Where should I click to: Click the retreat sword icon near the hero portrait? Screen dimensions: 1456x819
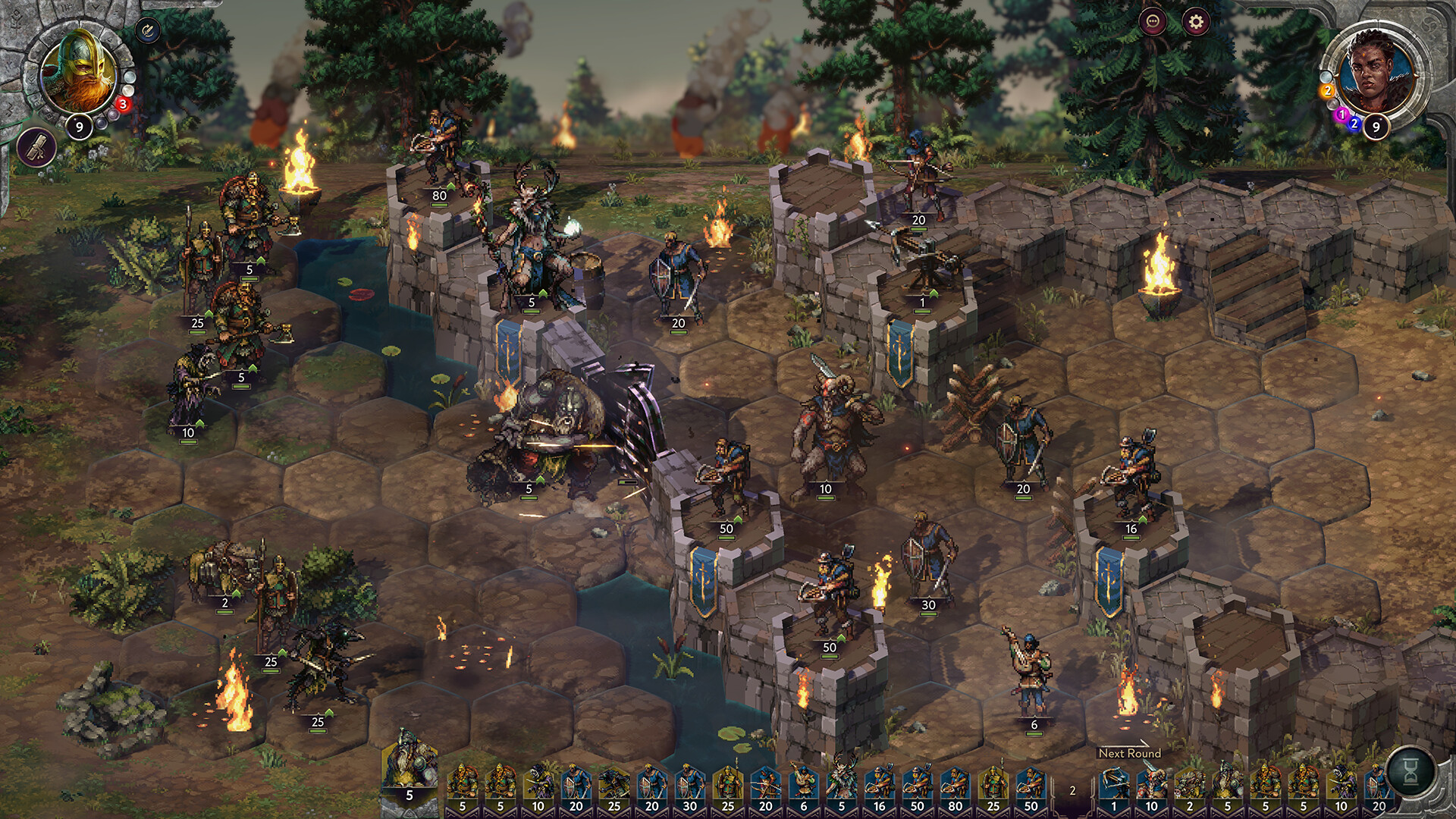pyautogui.click(x=147, y=31)
